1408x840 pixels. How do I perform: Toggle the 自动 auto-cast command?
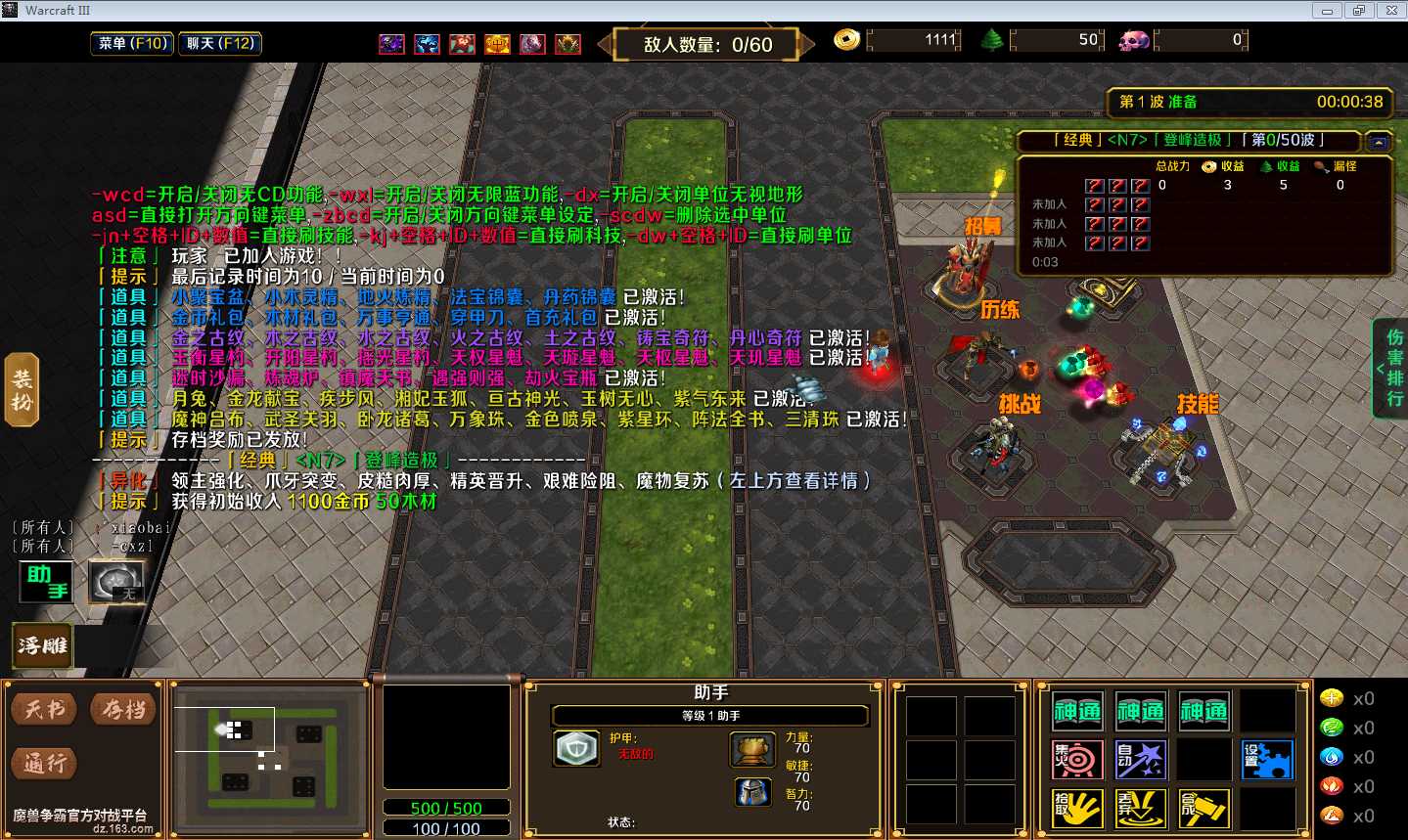point(1140,760)
